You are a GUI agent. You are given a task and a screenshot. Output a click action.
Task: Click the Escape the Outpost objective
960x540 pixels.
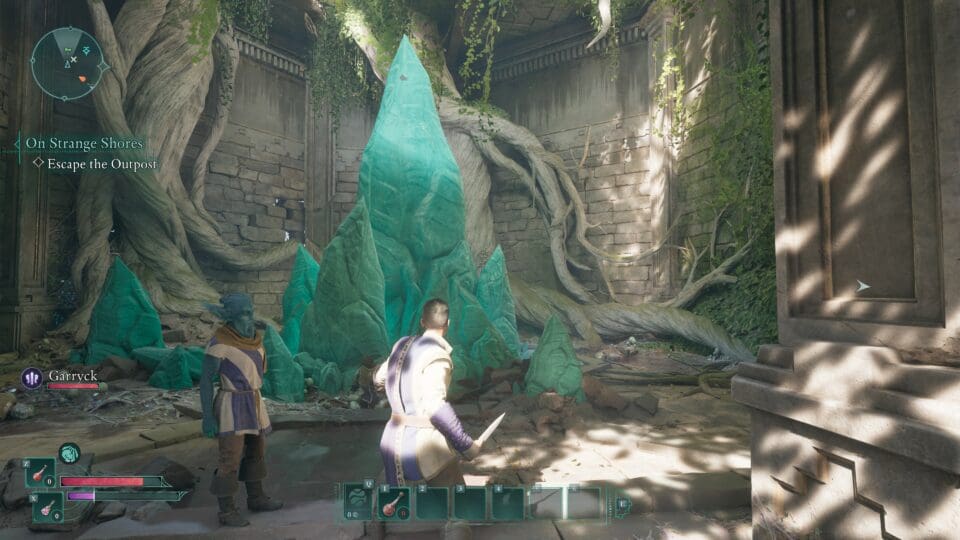pos(97,164)
